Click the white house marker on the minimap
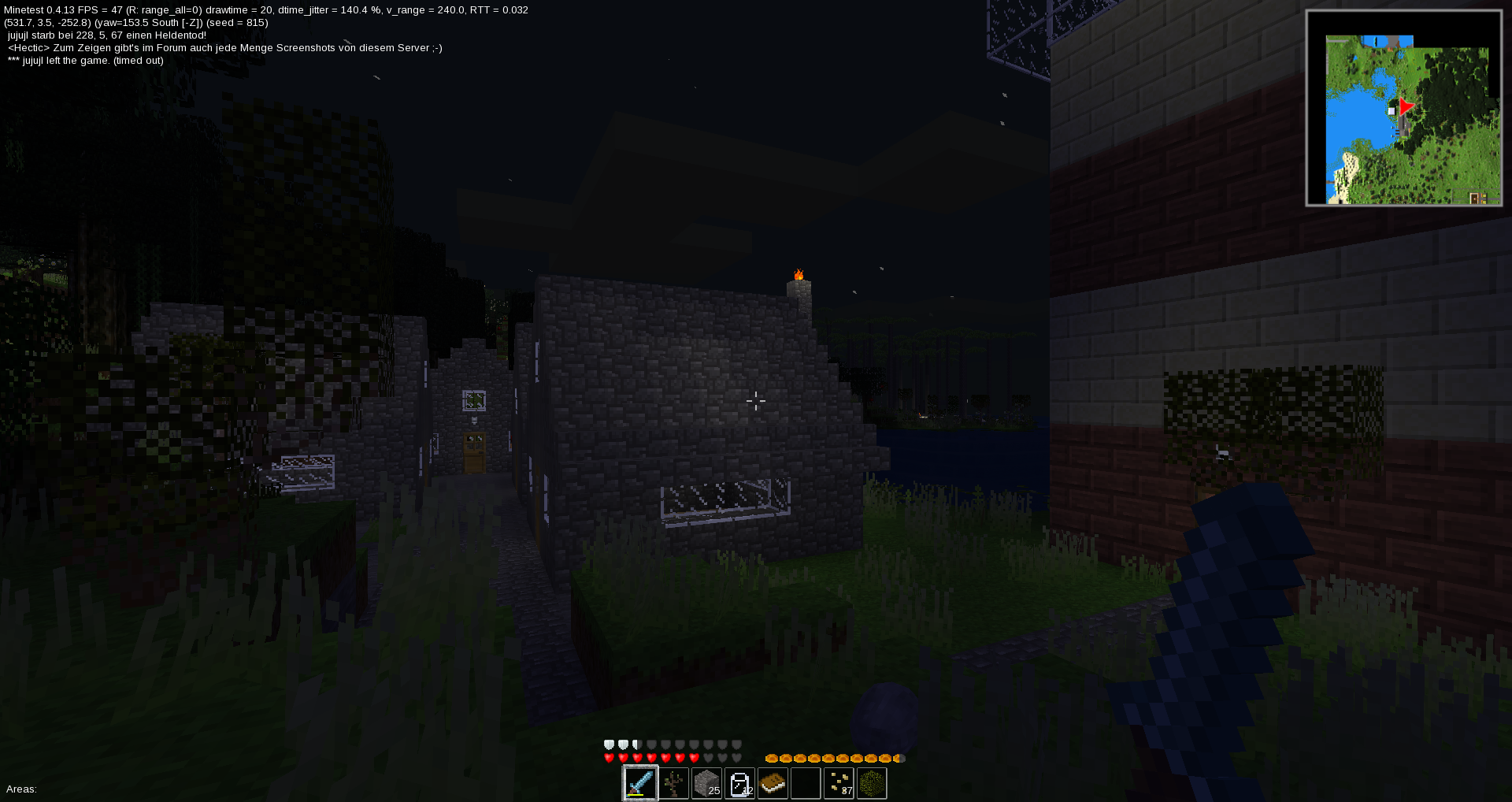The image size is (1512, 802). click(1392, 110)
